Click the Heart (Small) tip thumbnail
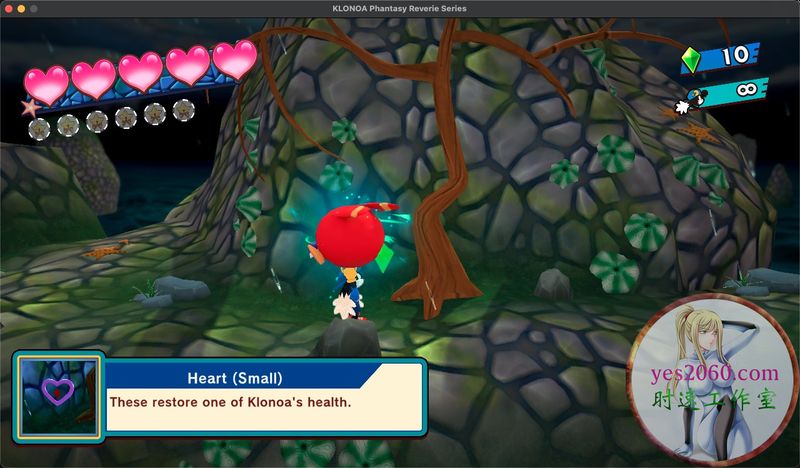800x468 pixels. pos(59,396)
